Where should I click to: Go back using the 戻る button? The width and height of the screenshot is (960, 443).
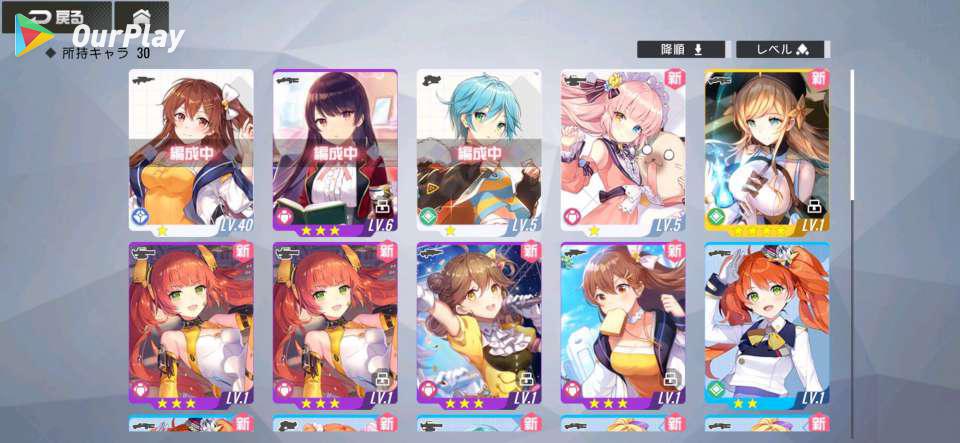(55, 17)
